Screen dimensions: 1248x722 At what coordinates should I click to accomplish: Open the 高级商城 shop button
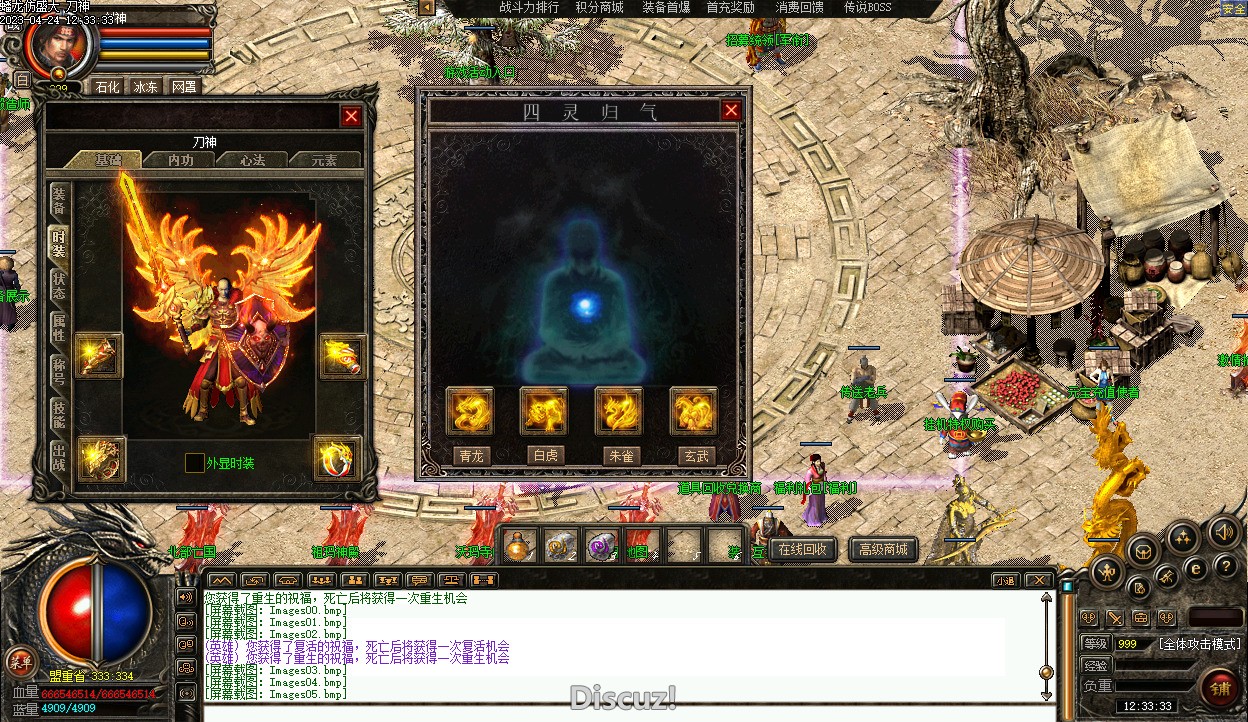tap(883, 549)
